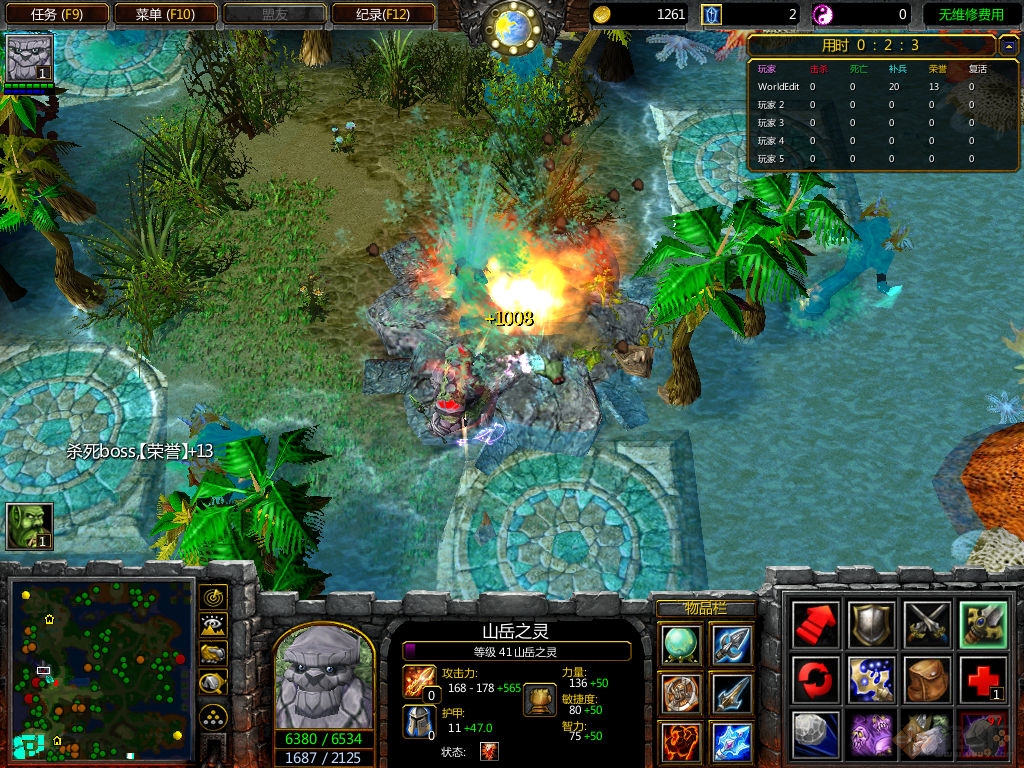Select the fiery fist inventory item
The height and width of the screenshot is (768, 1024).
(x=680, y=741)
